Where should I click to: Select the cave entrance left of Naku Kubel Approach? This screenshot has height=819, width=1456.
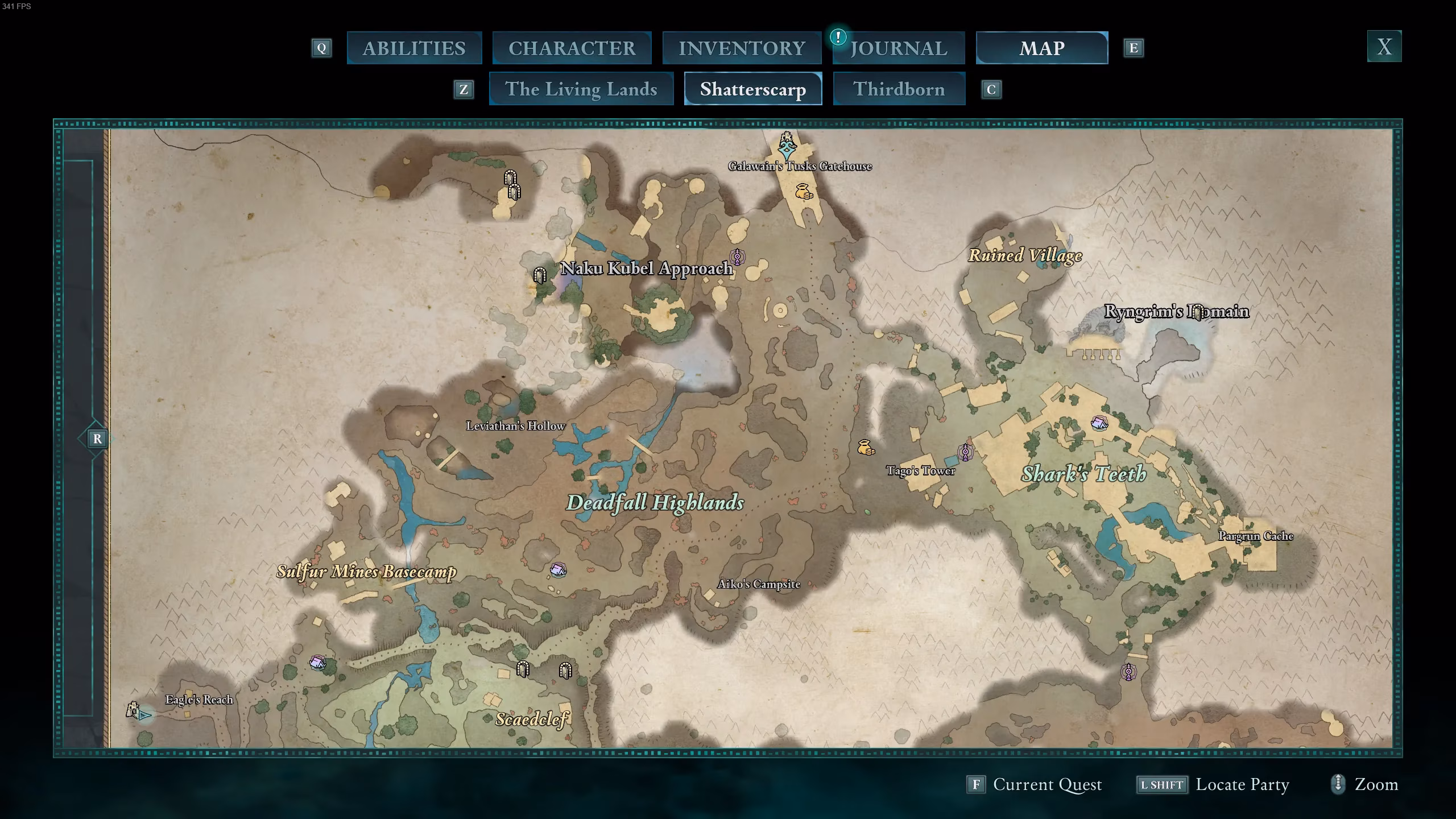point(540,276)
